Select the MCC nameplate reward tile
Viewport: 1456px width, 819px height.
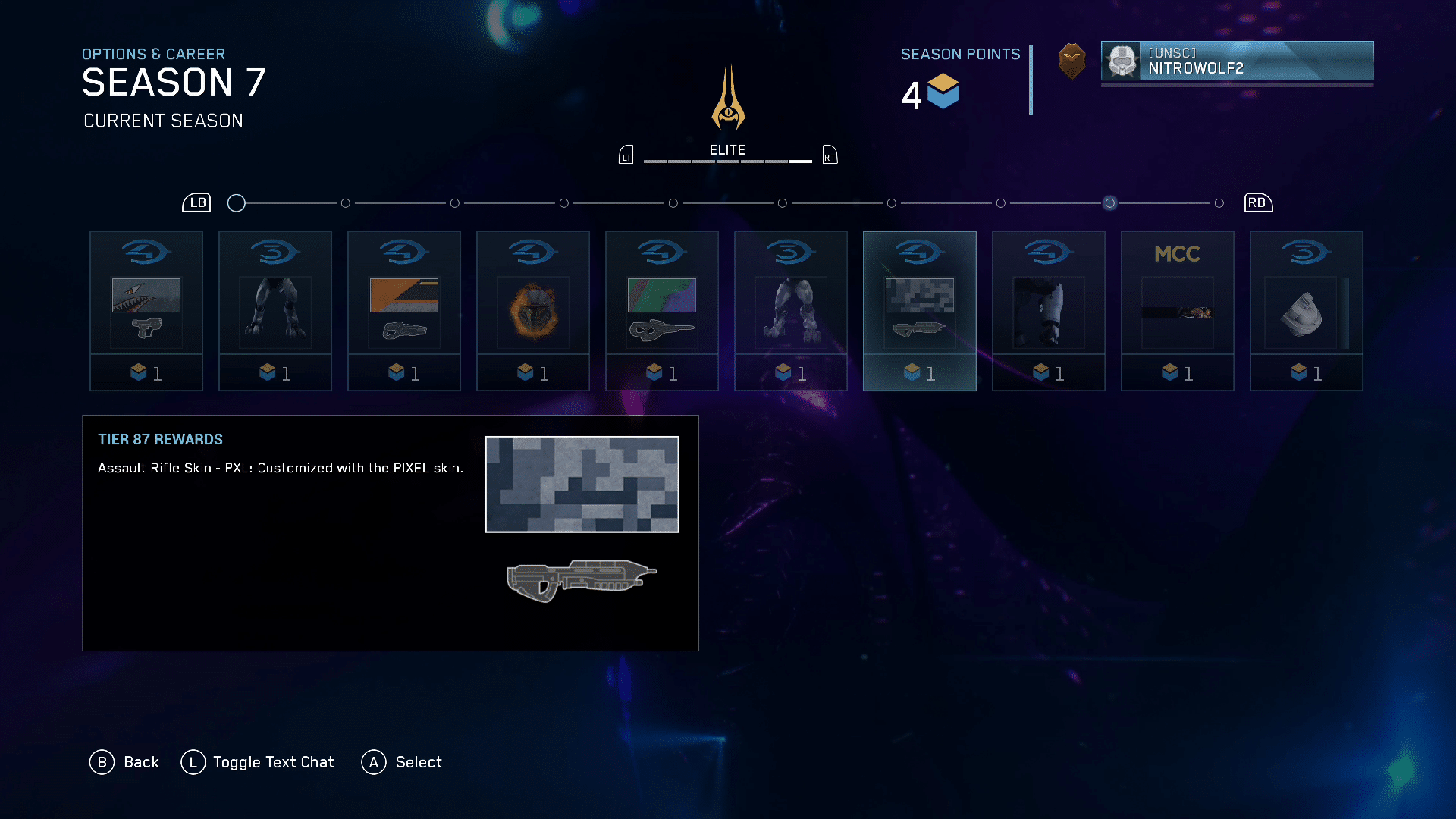(x=1178, y=310)
